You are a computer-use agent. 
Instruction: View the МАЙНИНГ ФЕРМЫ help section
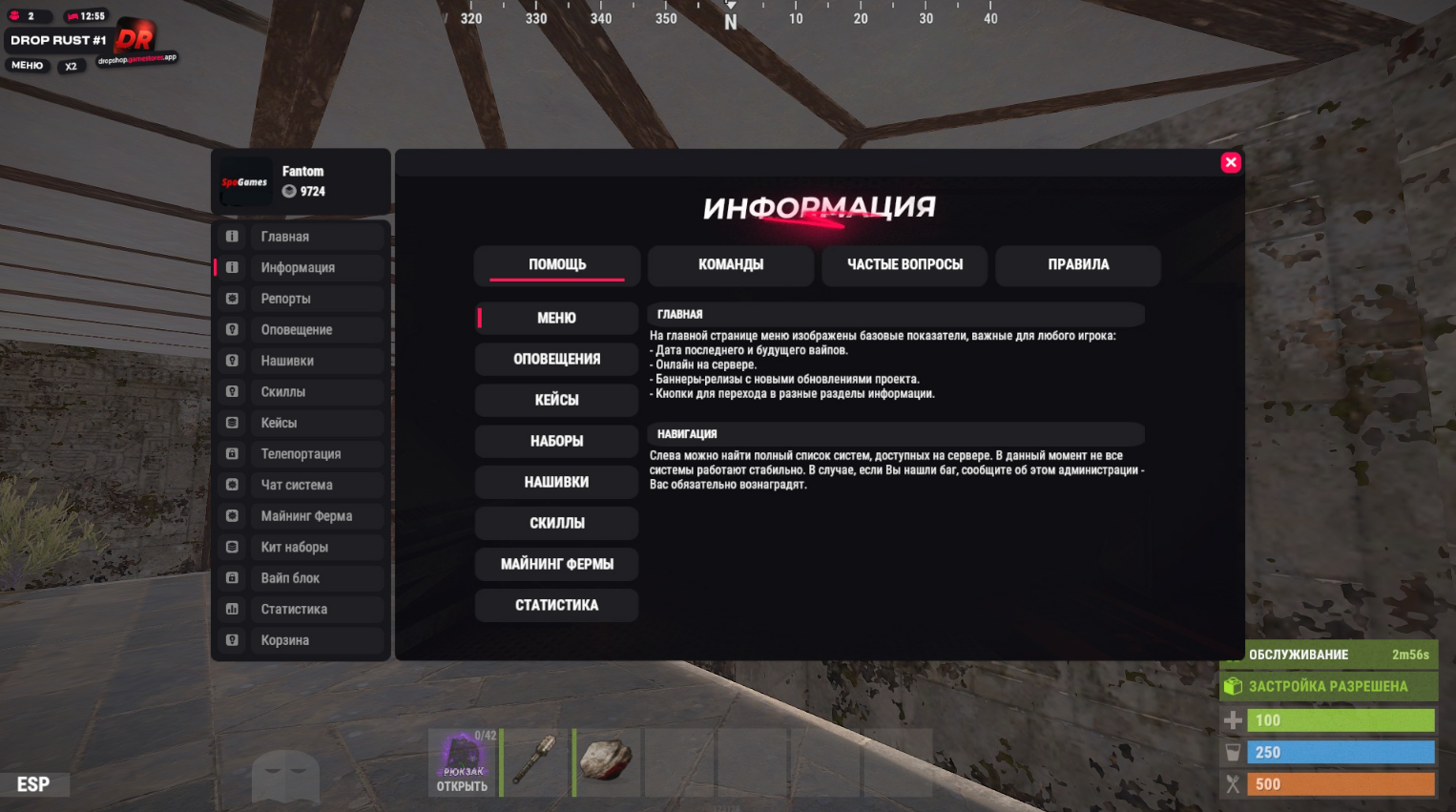[x=557, y=565]
